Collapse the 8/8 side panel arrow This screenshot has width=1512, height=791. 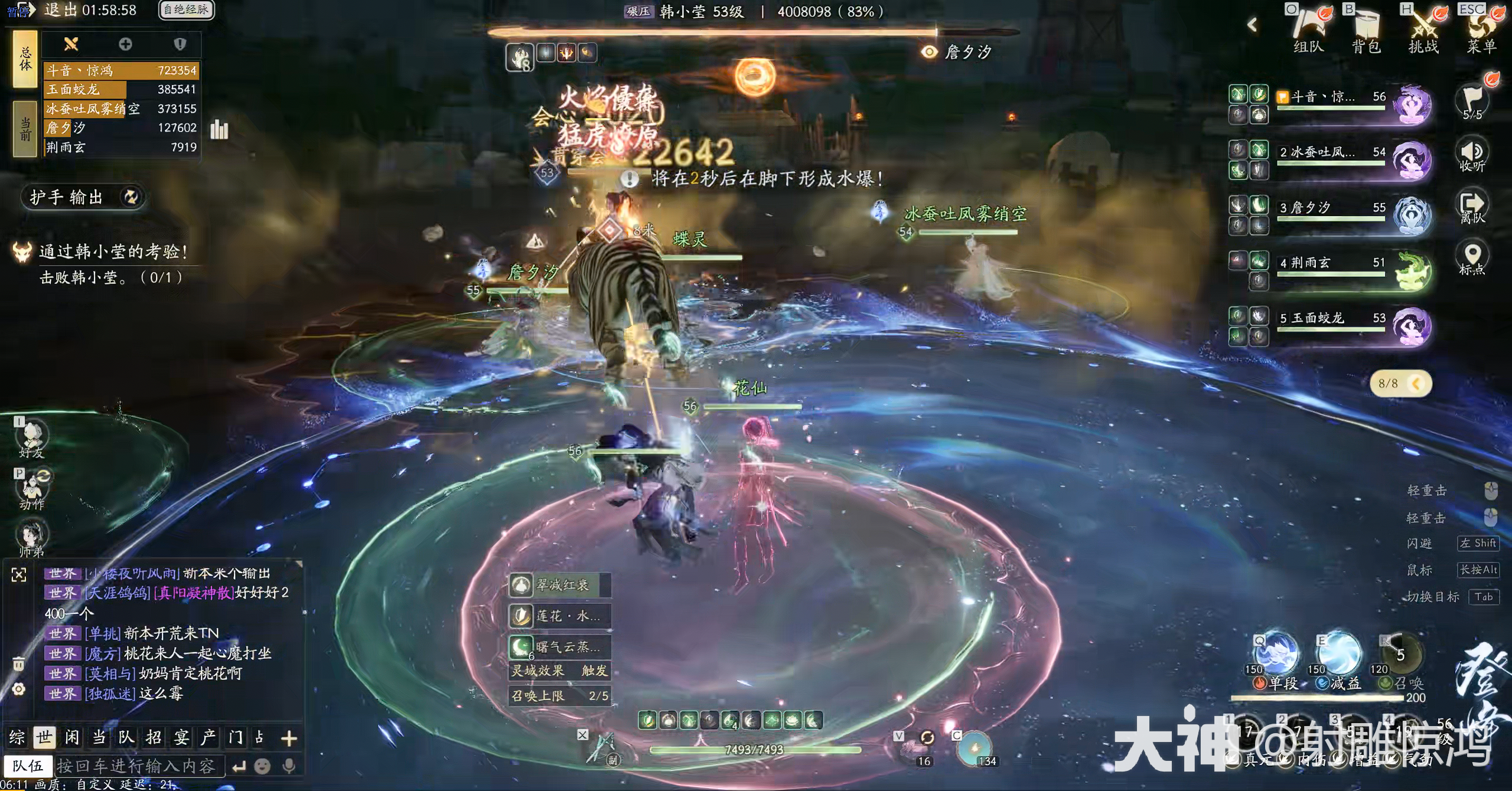[x=1416, y=384]
